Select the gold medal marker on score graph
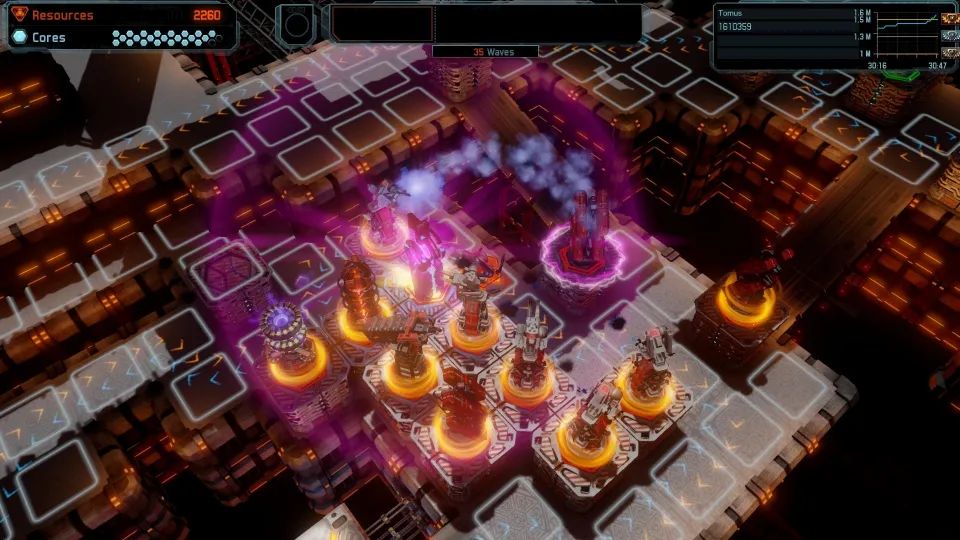Screen dimensions: 960x540 tap(949, 18)
